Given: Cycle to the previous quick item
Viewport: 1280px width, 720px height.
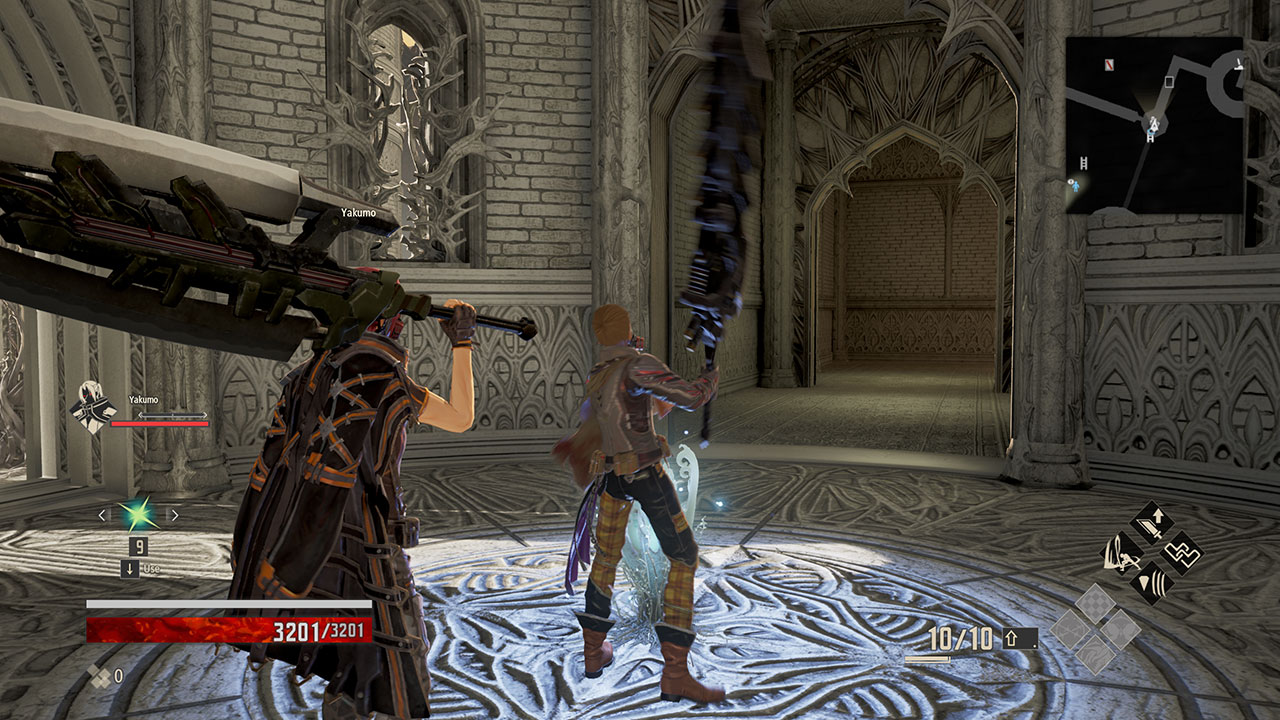Looking at the screenshot, I should pos(102,515).
